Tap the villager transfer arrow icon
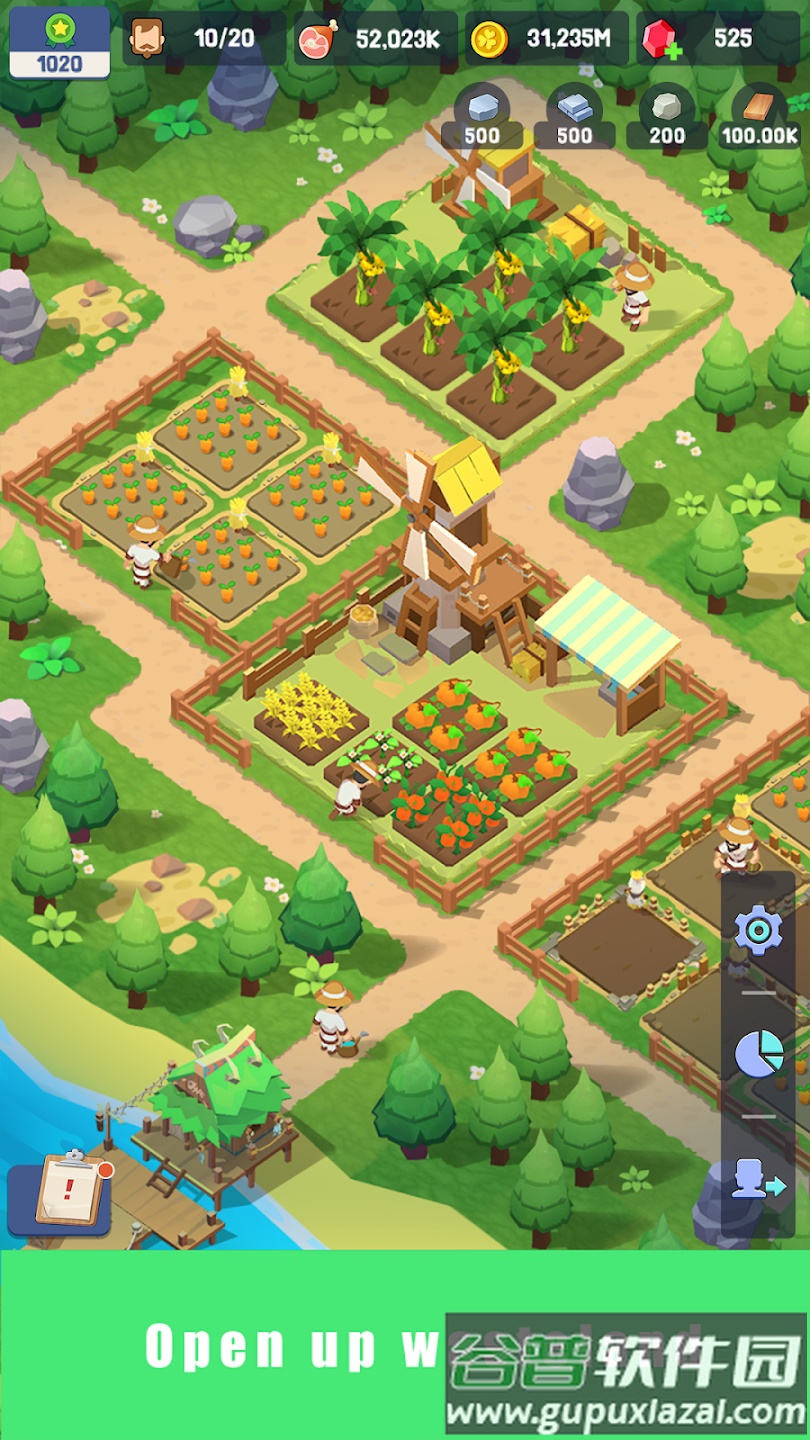This screenshot has height=1440, width=810. click(758, 1181)
